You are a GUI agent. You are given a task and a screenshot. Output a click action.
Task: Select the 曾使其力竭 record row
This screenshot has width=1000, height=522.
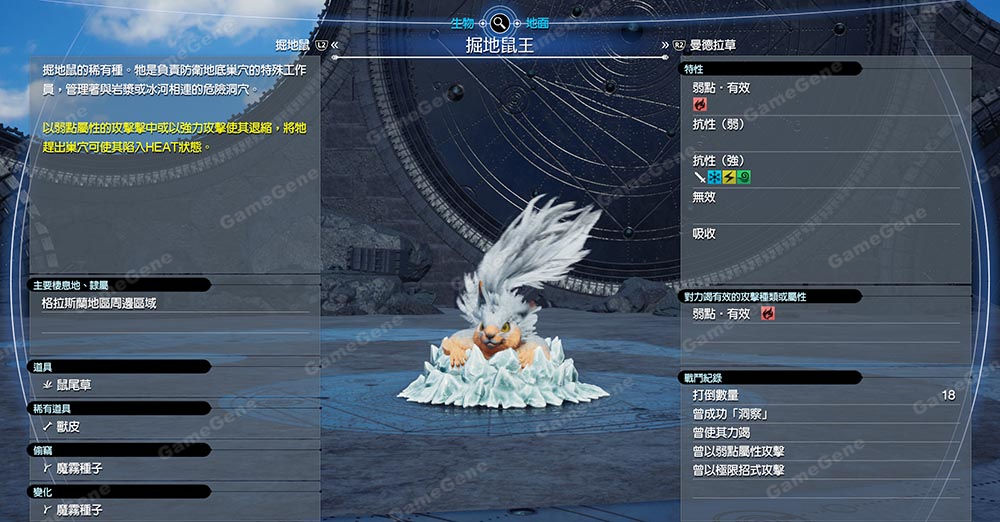823,433
